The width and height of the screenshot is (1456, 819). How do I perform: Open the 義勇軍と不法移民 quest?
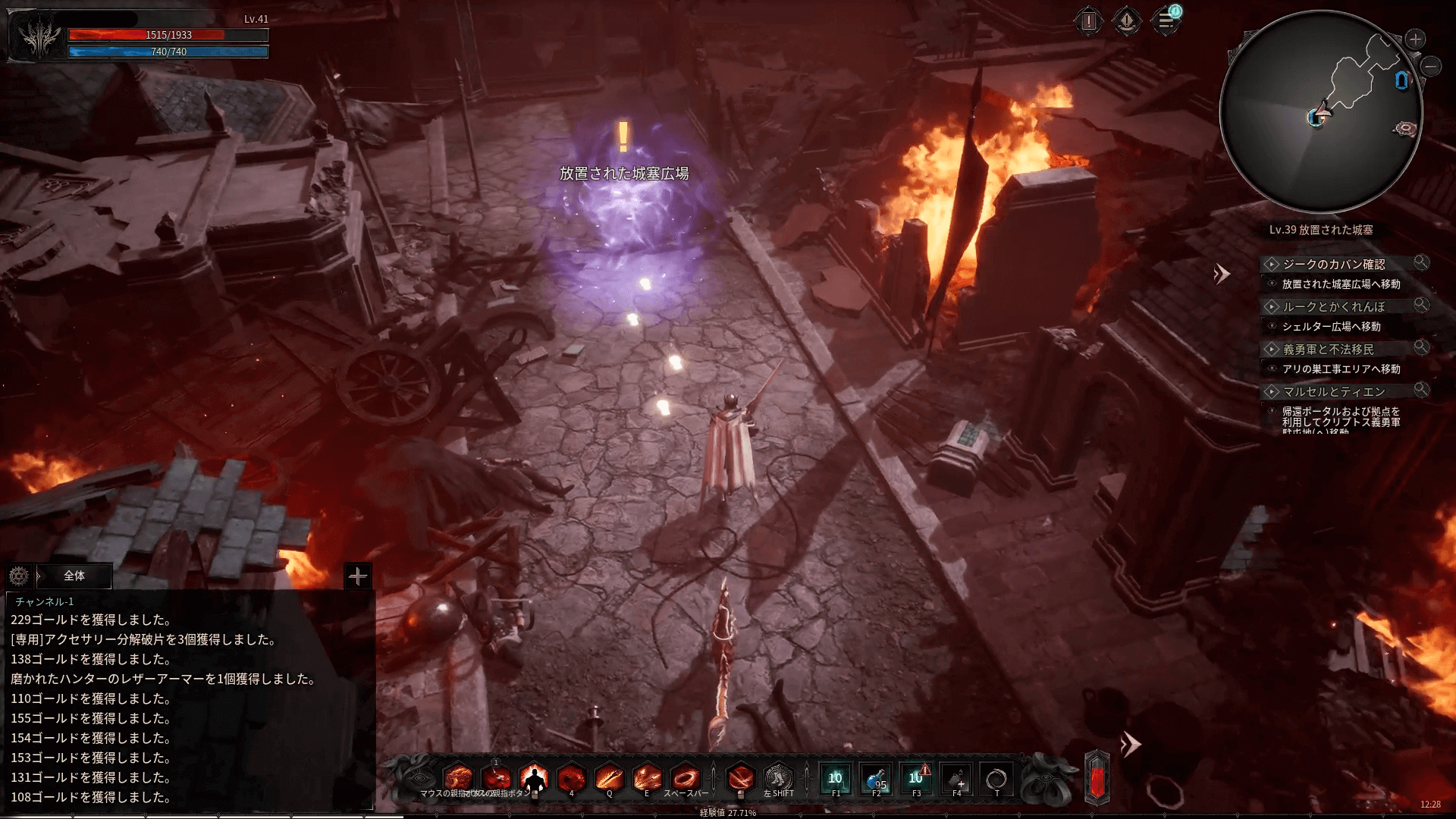[1328, 349]
